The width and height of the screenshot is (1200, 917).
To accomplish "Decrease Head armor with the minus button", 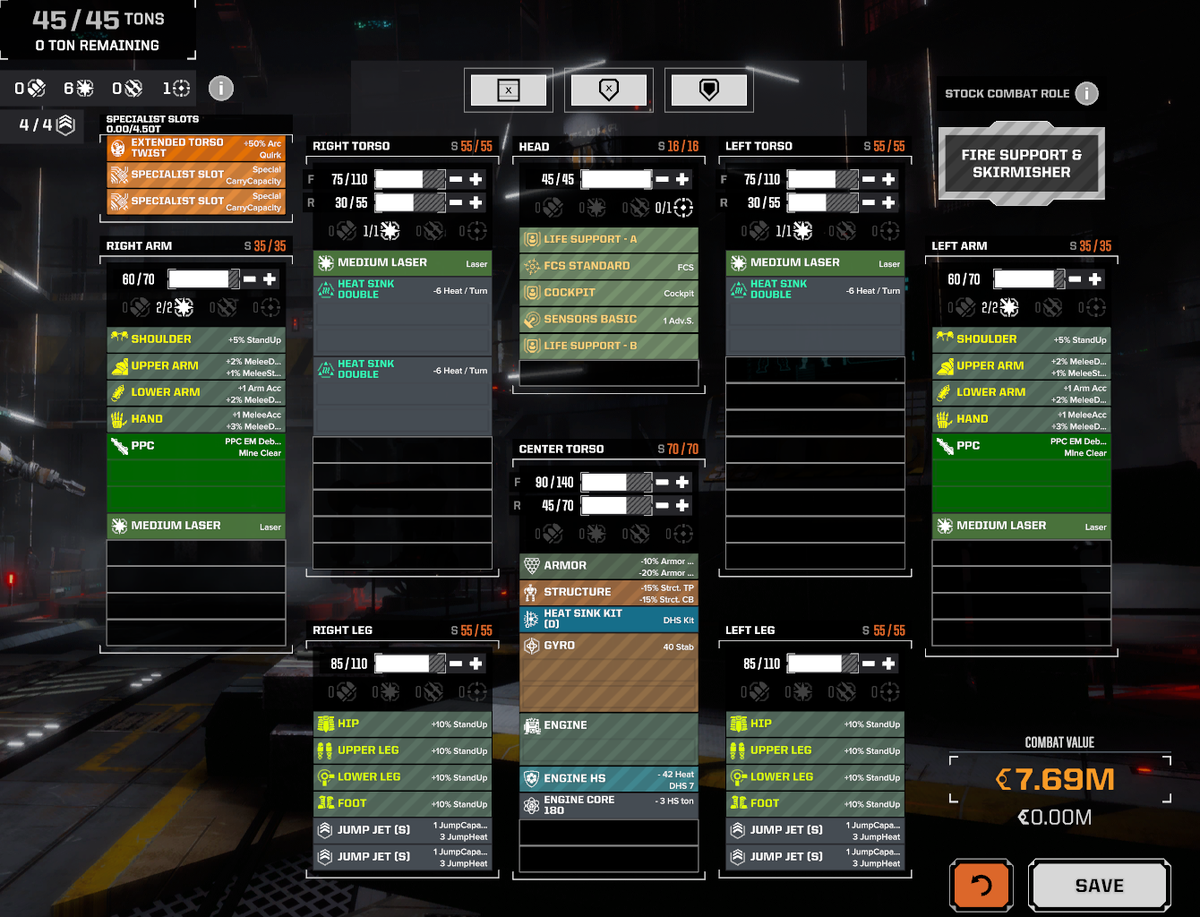I will [x=662, y=180].
